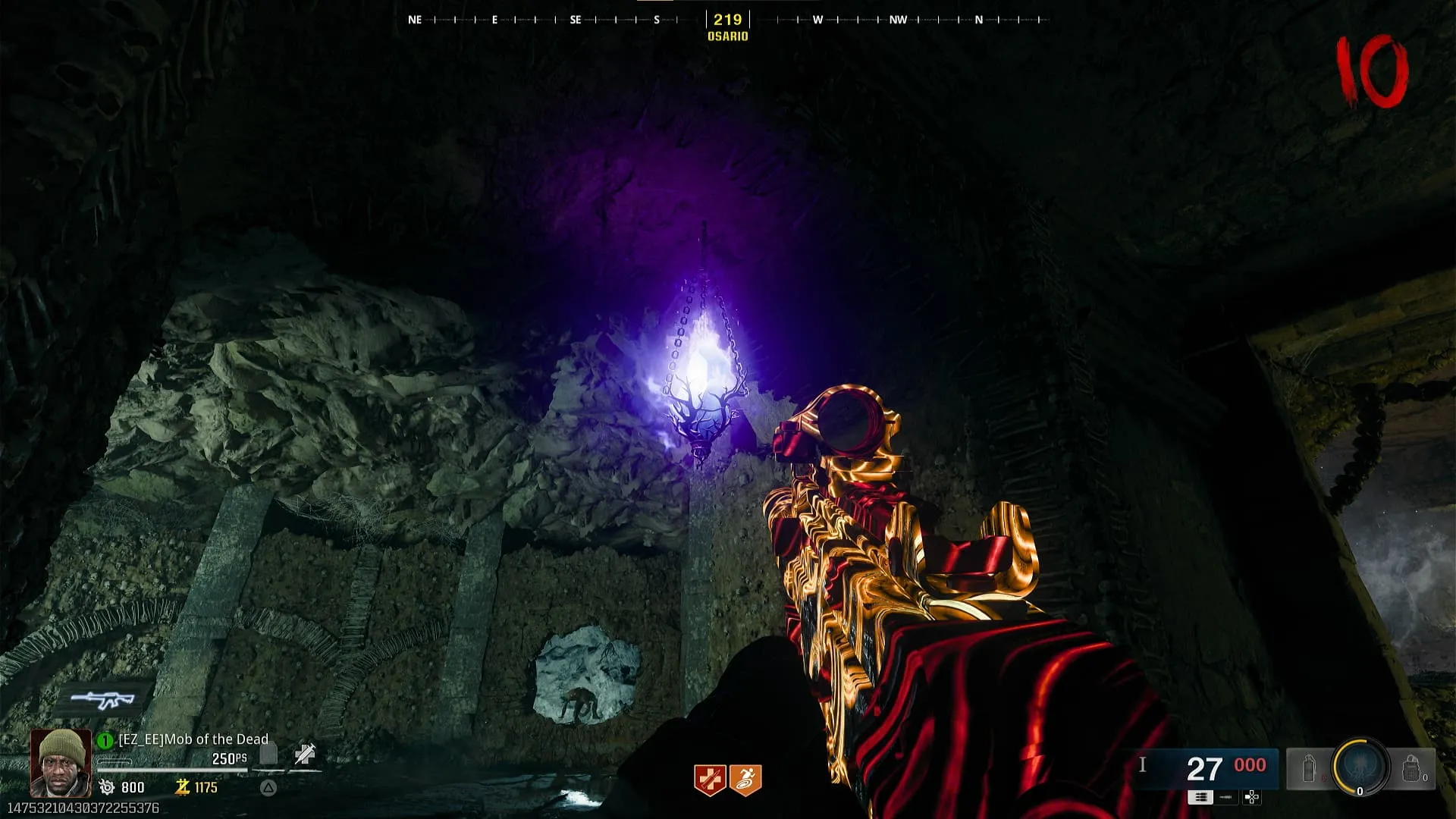Select the Quick Revive perk icon

coord(710,780)
